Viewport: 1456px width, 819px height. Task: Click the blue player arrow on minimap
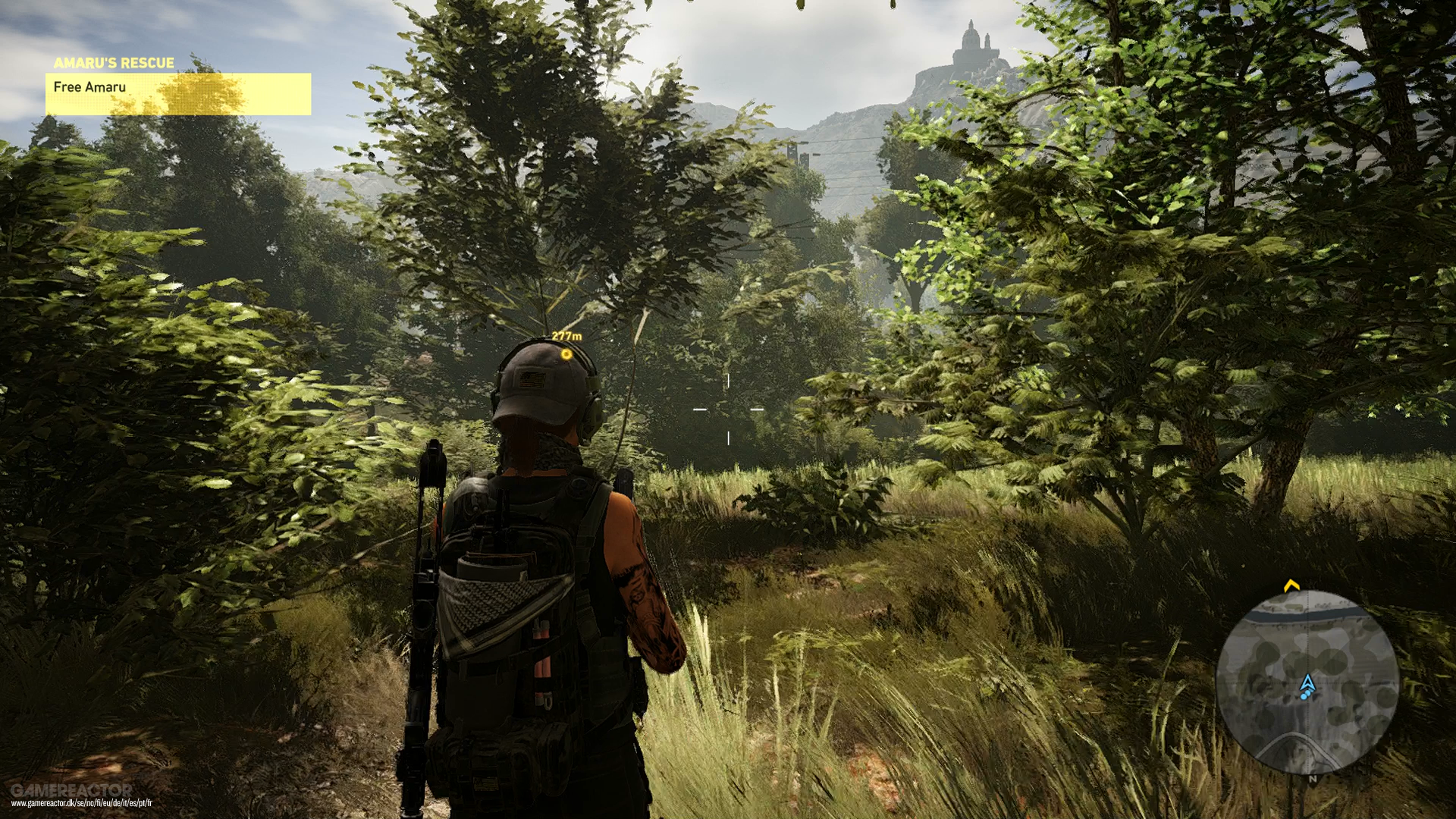tap(1307, 685)
